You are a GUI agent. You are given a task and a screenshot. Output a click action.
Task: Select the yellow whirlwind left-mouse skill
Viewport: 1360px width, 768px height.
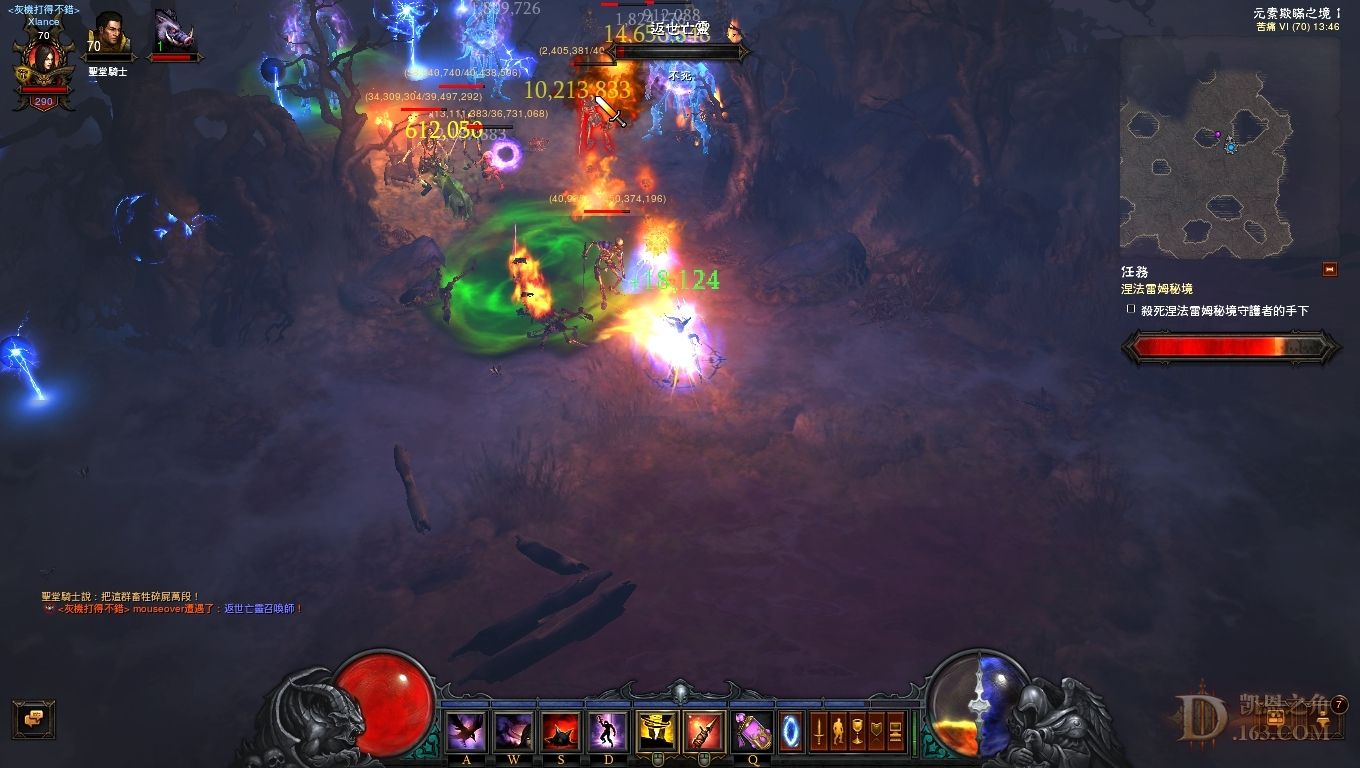tap(657, 731)
